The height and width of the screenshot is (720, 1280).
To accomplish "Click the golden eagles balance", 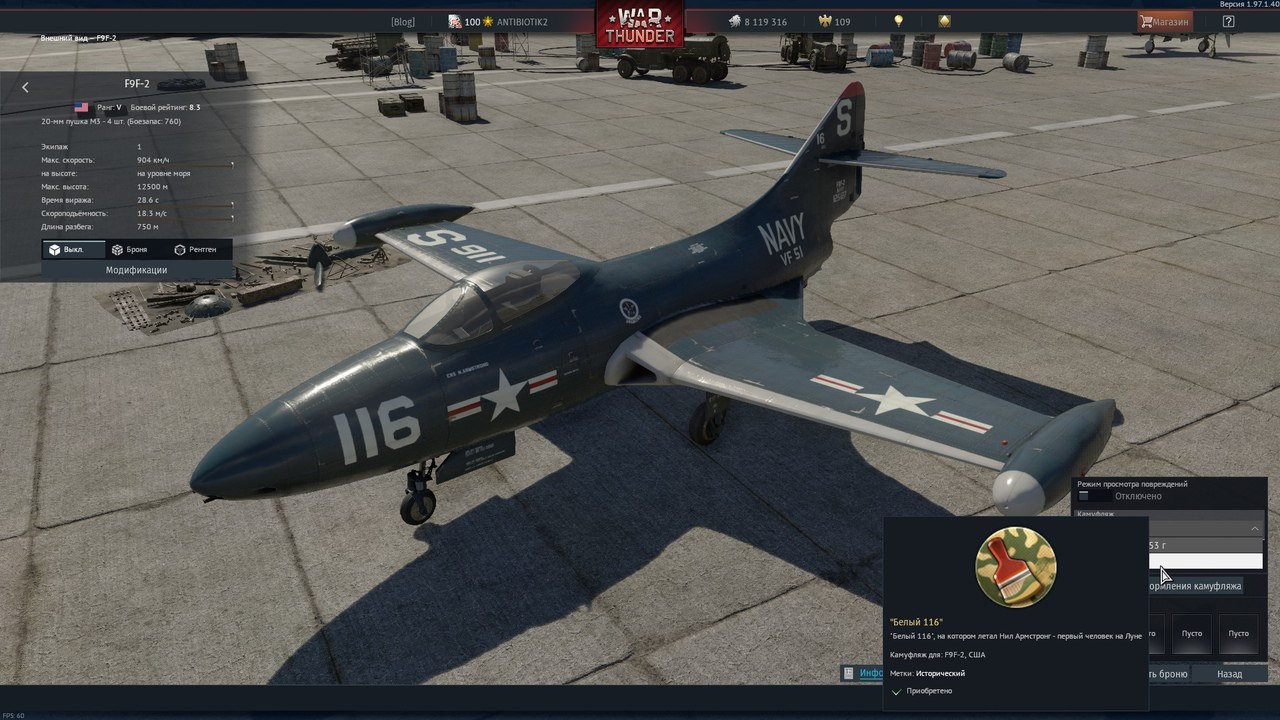I will point(834,22).
